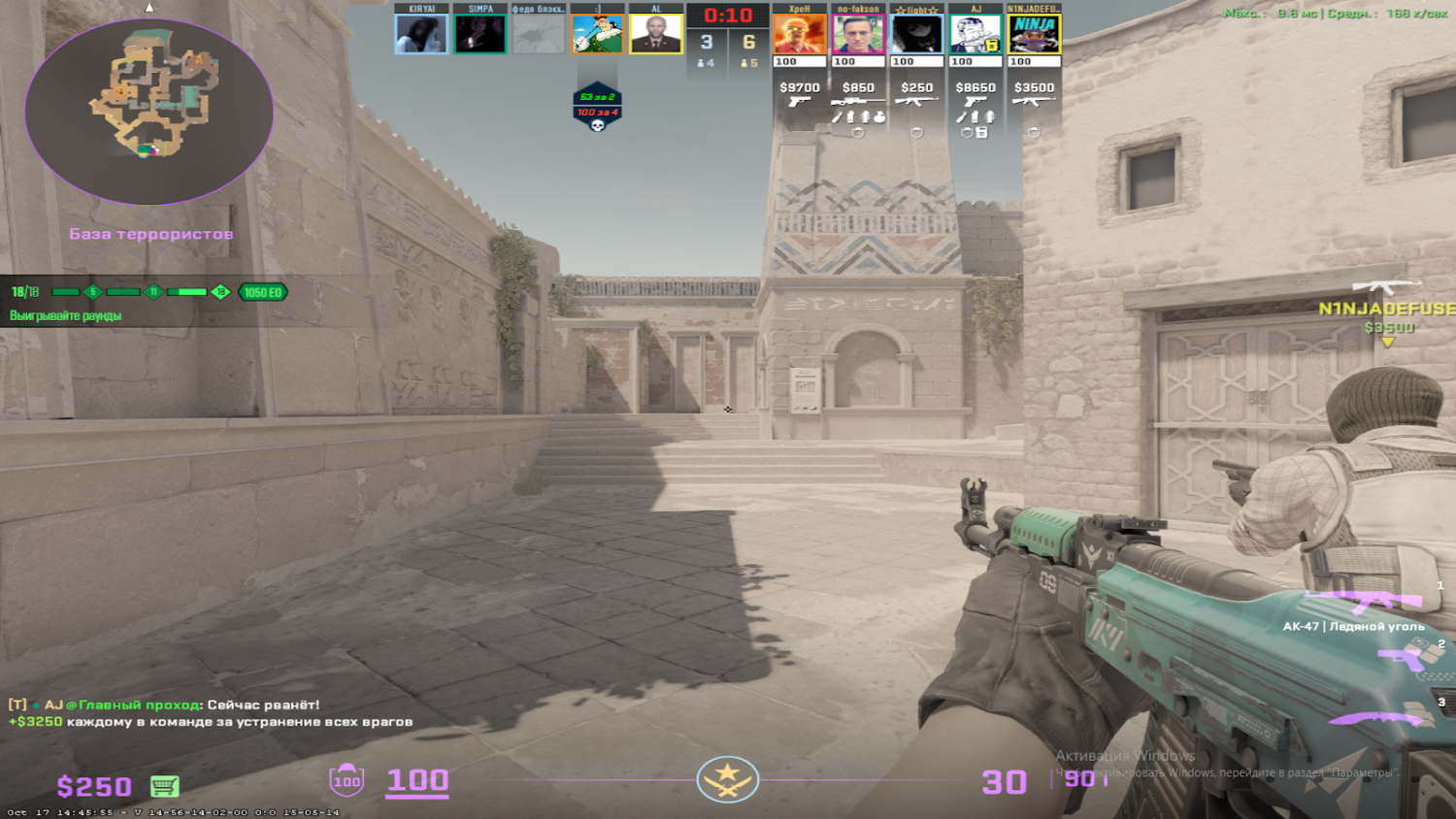Click KIRYAI's player avatar

(420, 35)
